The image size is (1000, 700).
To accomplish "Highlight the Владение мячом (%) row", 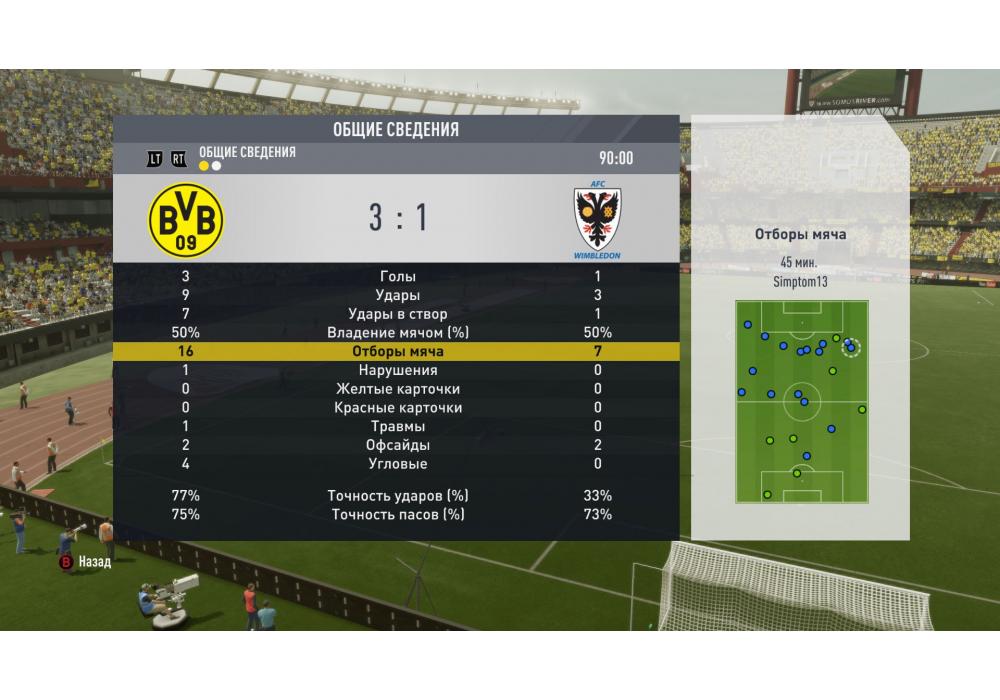I will [x=398, y=333].
